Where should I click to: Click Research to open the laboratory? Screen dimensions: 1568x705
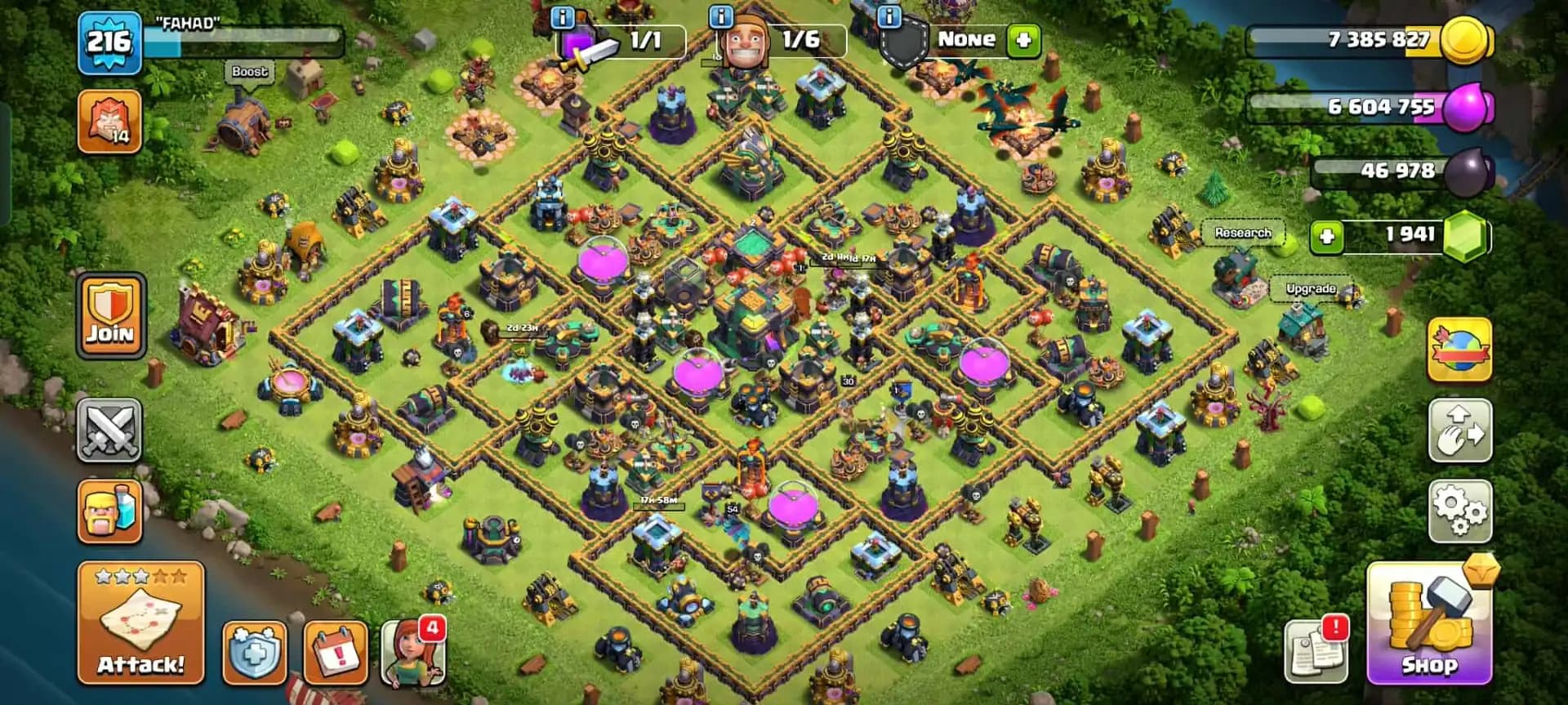tap(1245, 233)
